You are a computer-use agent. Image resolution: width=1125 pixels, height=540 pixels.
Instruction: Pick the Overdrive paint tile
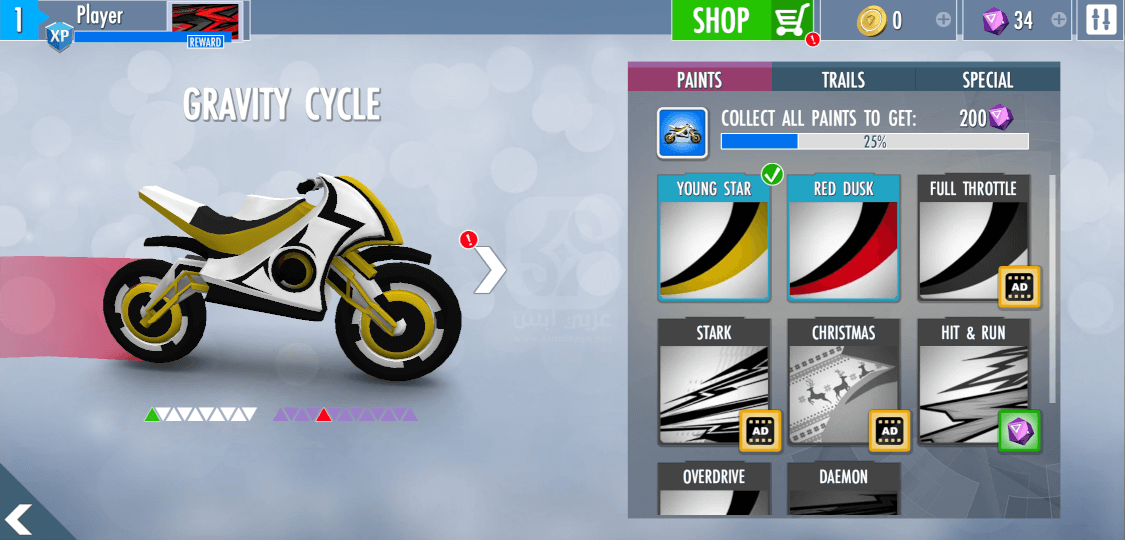[x=714, y=489]
